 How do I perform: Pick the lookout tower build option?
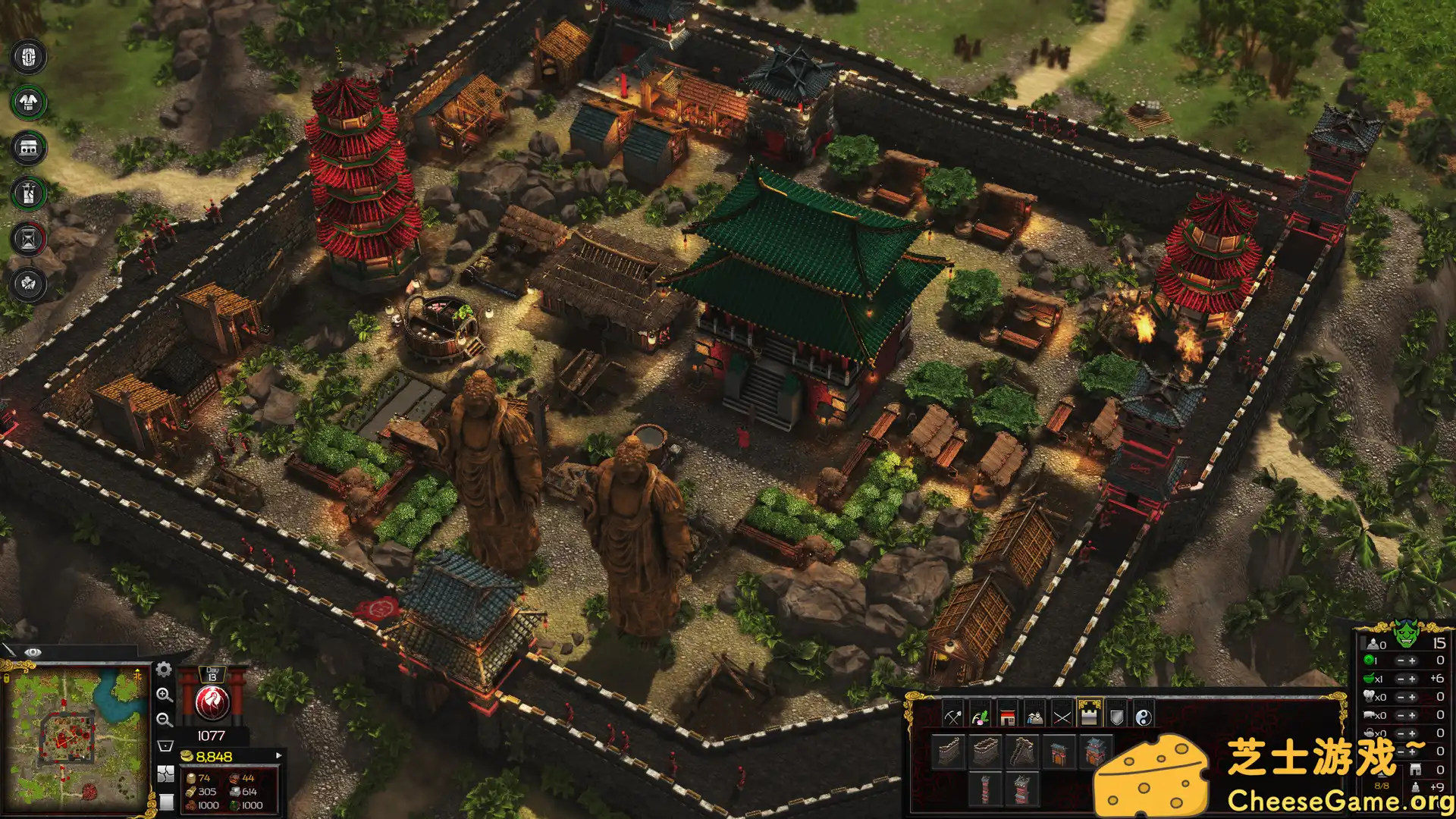coord(984,790)
